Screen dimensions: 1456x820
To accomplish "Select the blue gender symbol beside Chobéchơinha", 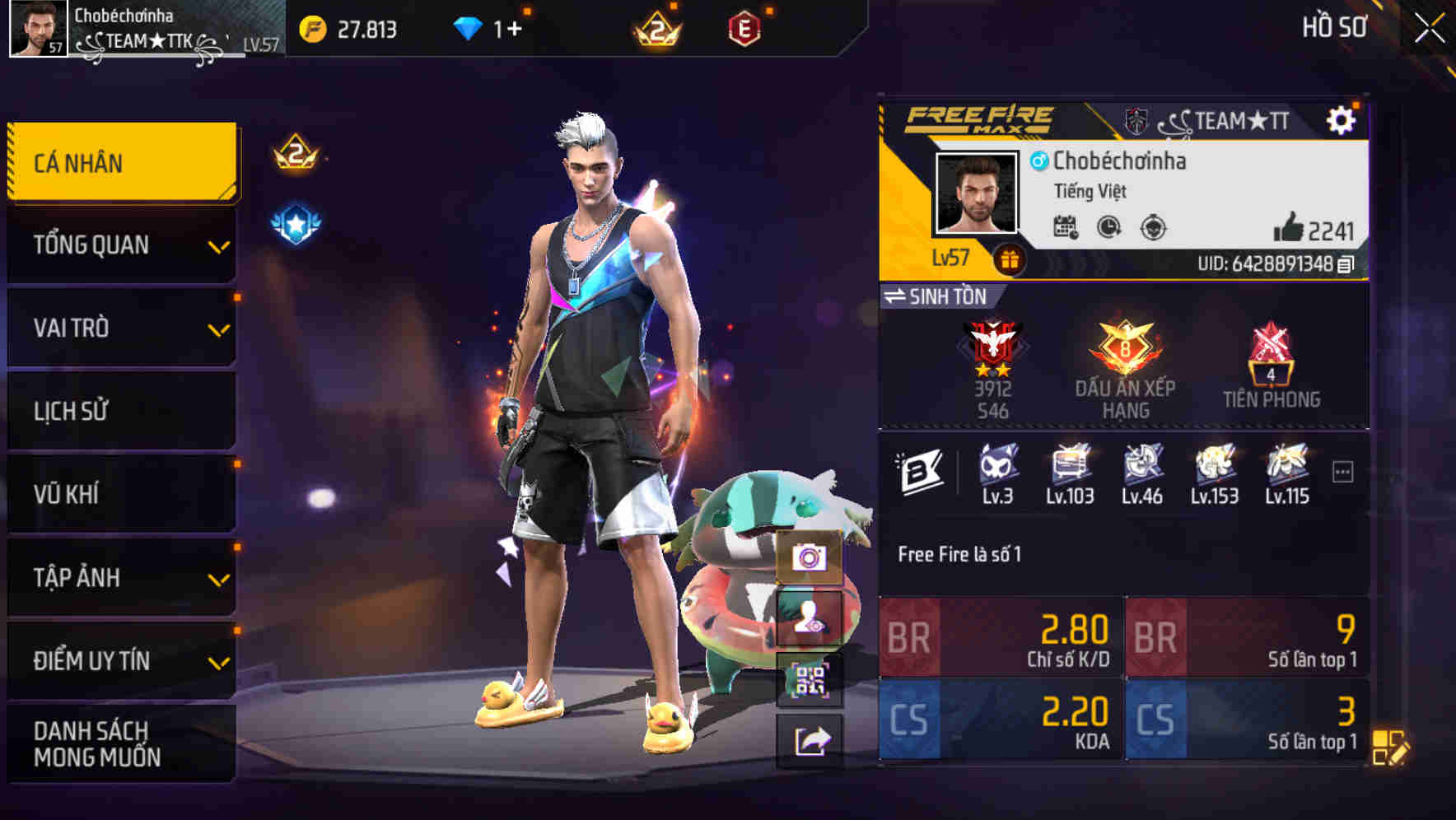I will click(x=1039, y=162).
